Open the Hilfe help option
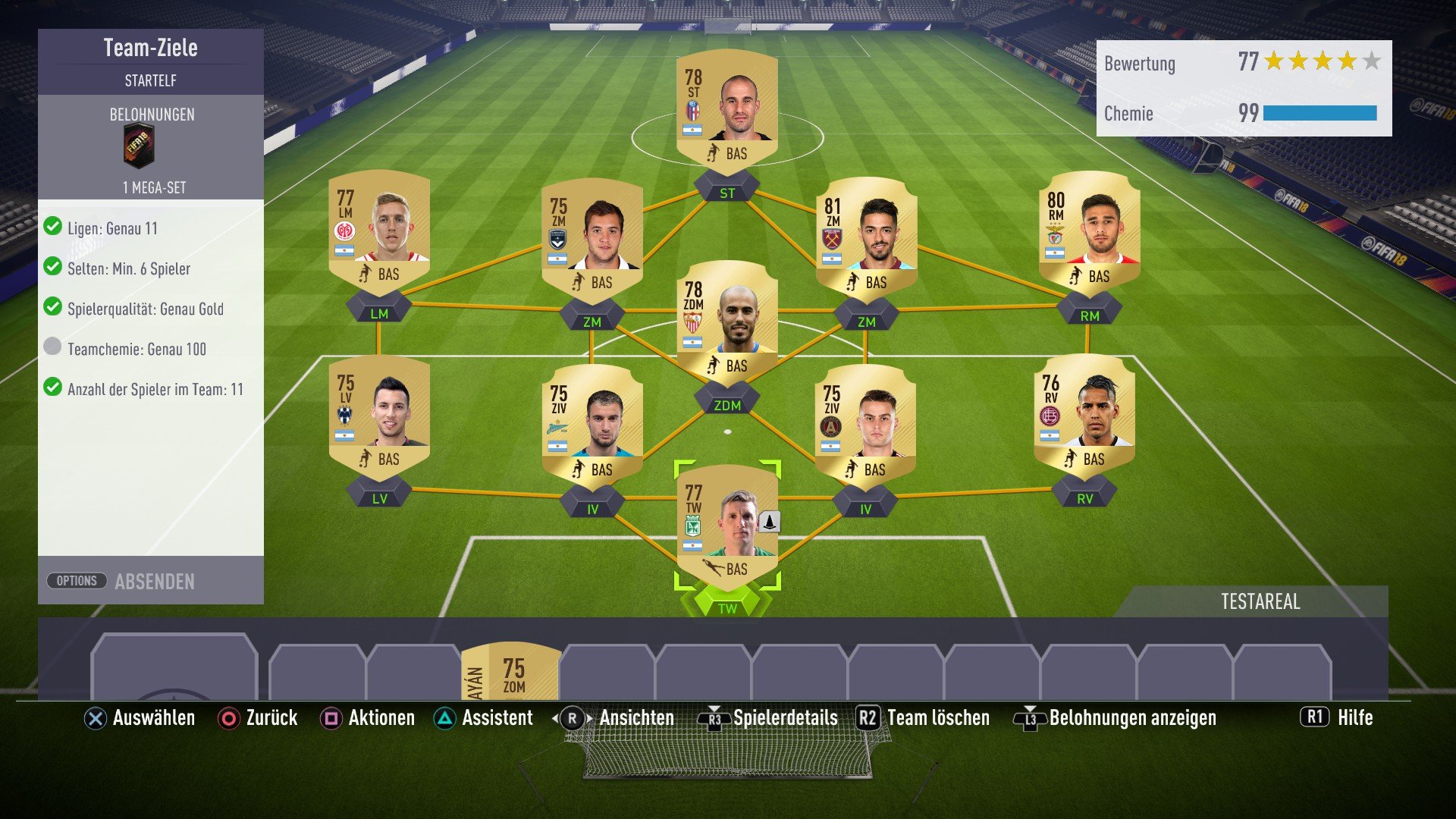The height and width of the screenshot is (819, 1456). click(1354, 717)
